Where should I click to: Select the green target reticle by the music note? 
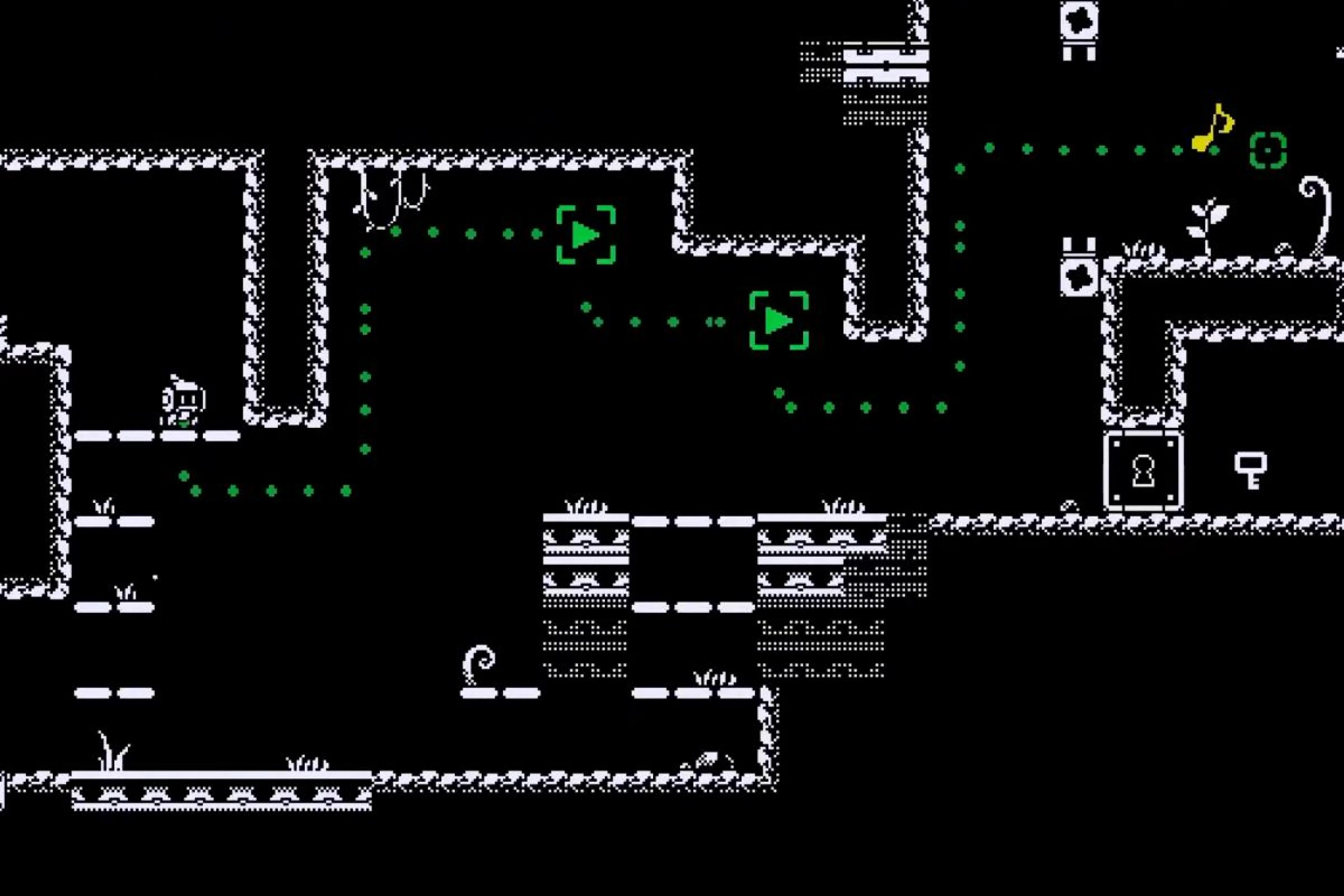[1268, 150]
